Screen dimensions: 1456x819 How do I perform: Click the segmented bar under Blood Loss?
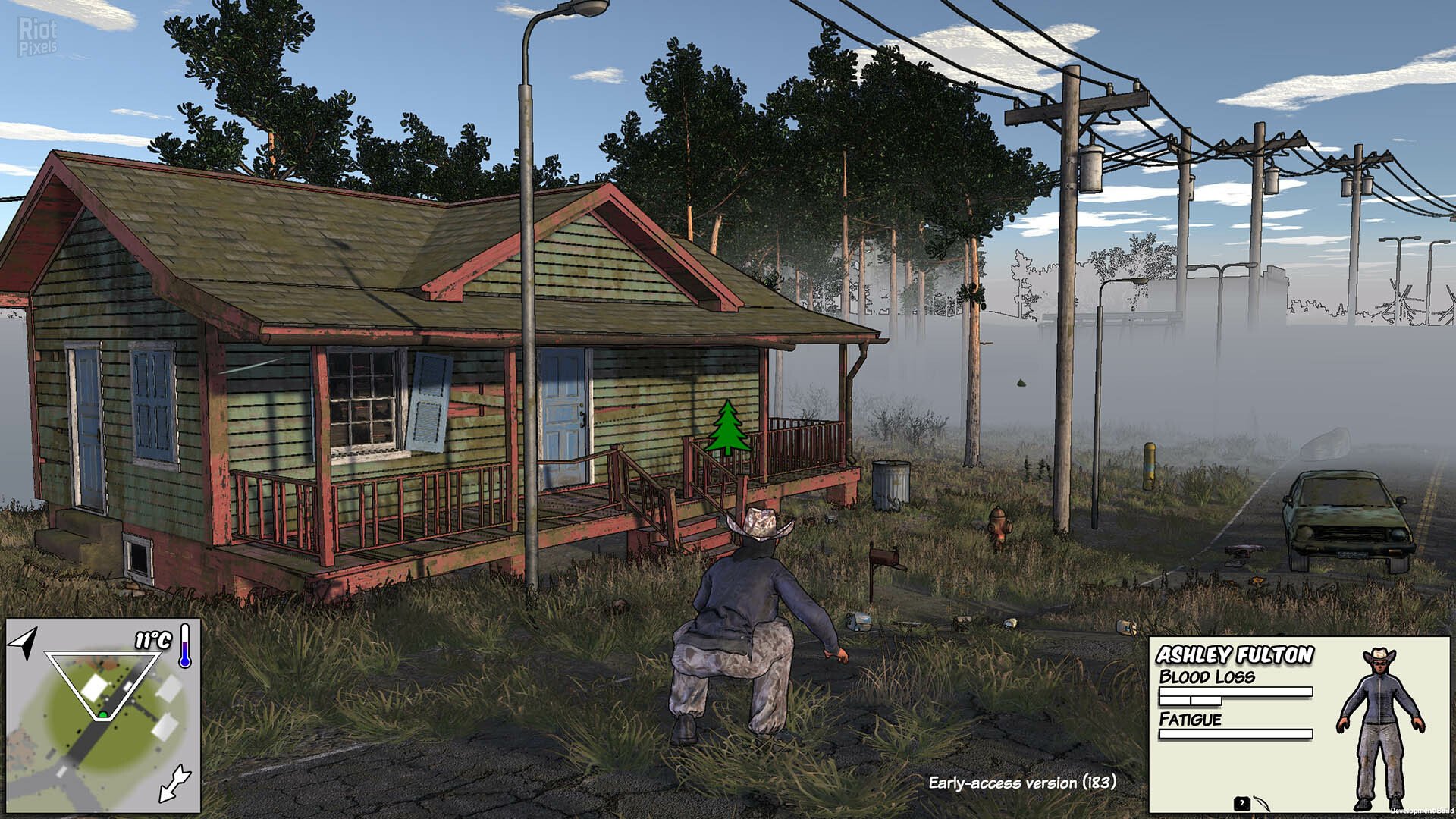pos(1191,701)
